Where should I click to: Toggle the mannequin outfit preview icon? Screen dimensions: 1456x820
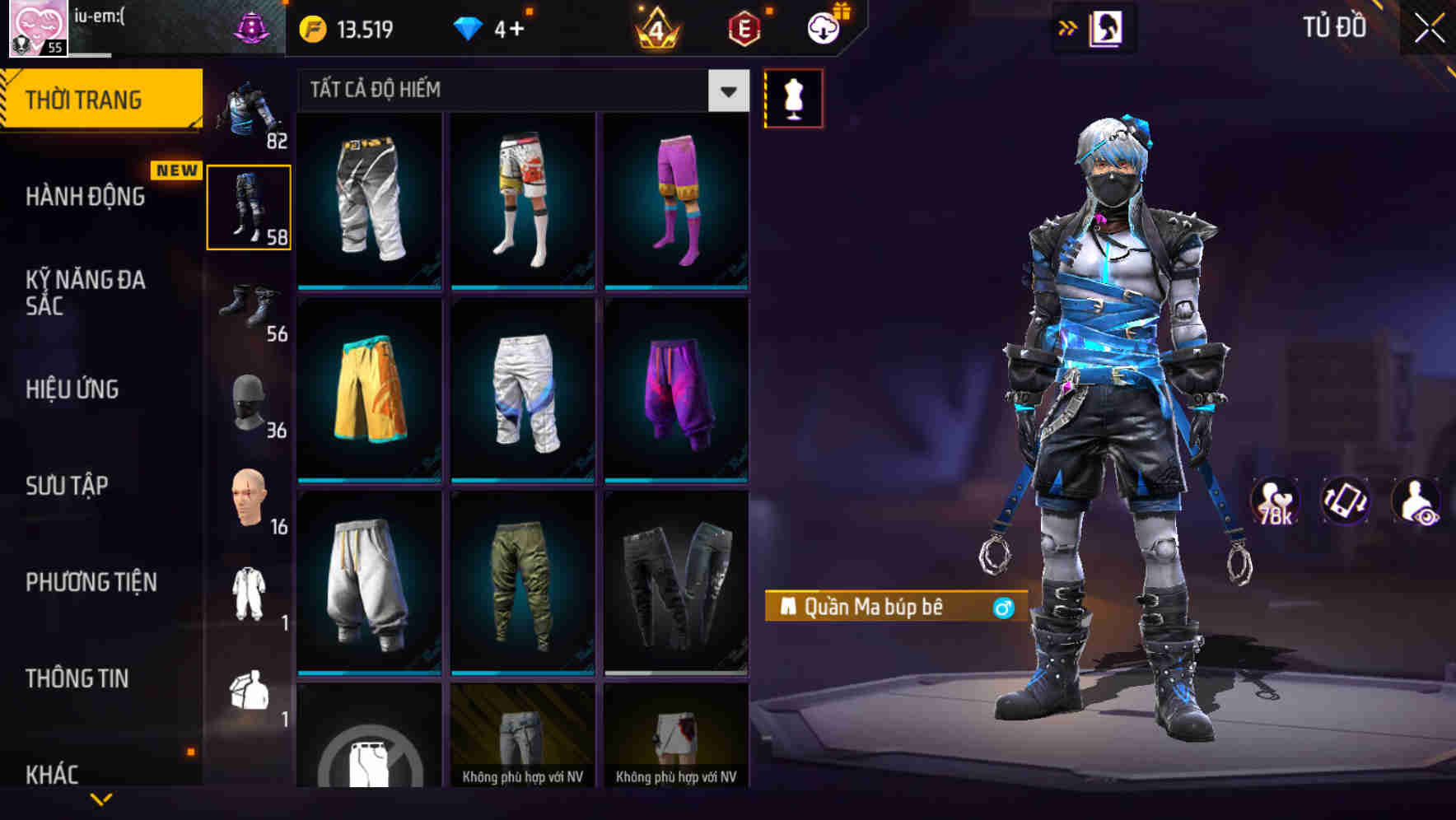tap(793, 97)
